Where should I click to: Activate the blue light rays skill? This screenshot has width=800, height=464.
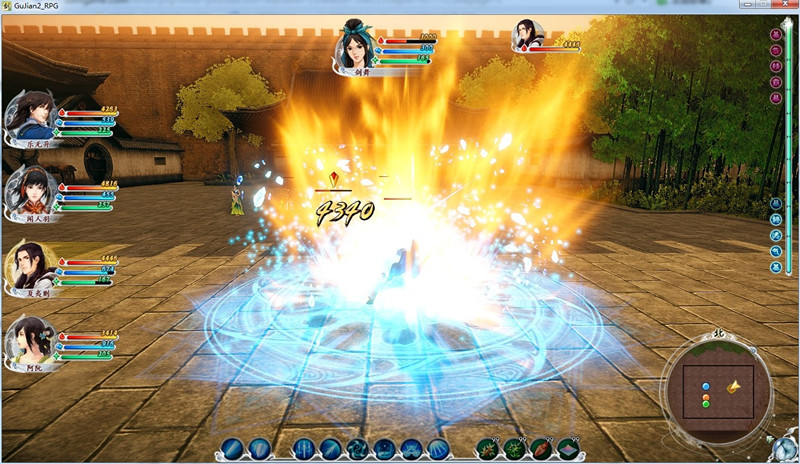(x=438, y=448)
